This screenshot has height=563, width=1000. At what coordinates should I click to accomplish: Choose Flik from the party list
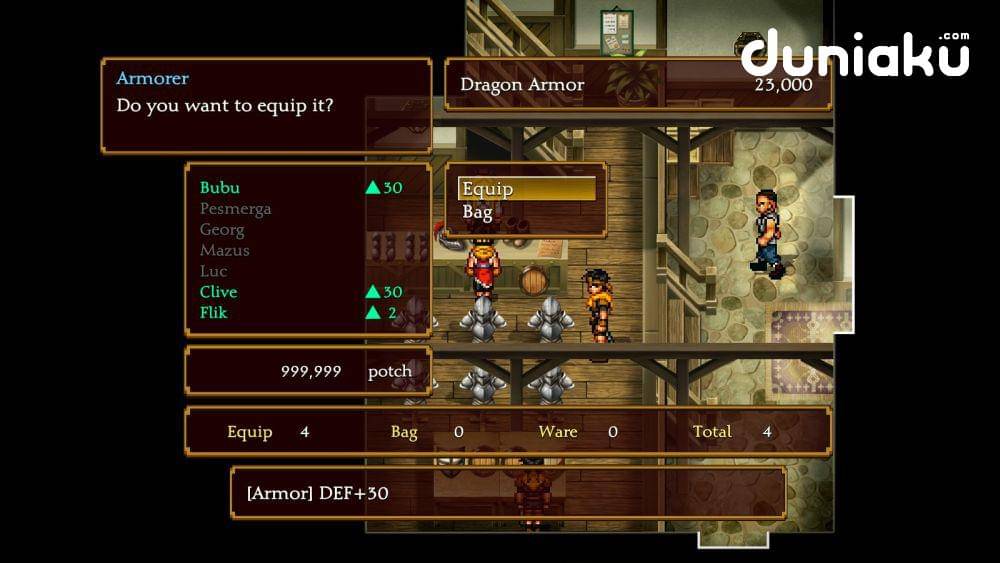213,313
